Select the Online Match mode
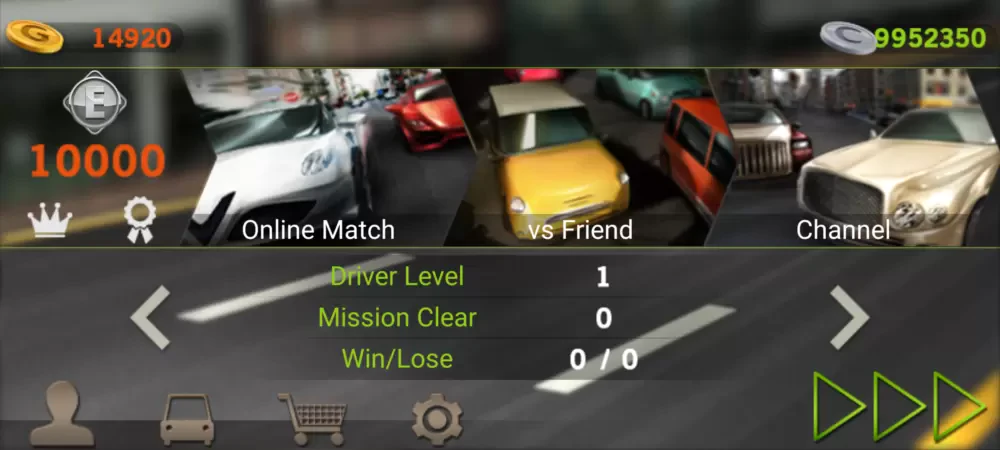1000x450 pixels. [318, 158]
